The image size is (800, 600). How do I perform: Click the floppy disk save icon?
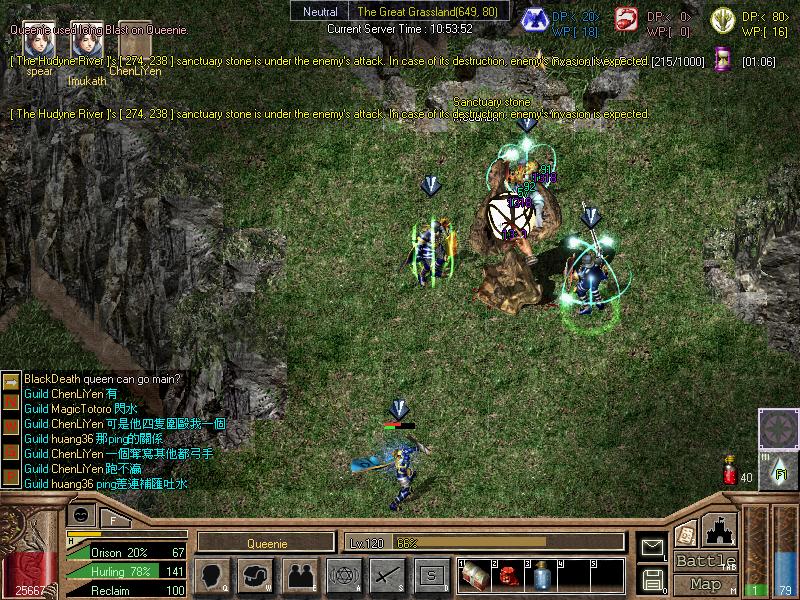pos(653,579)
